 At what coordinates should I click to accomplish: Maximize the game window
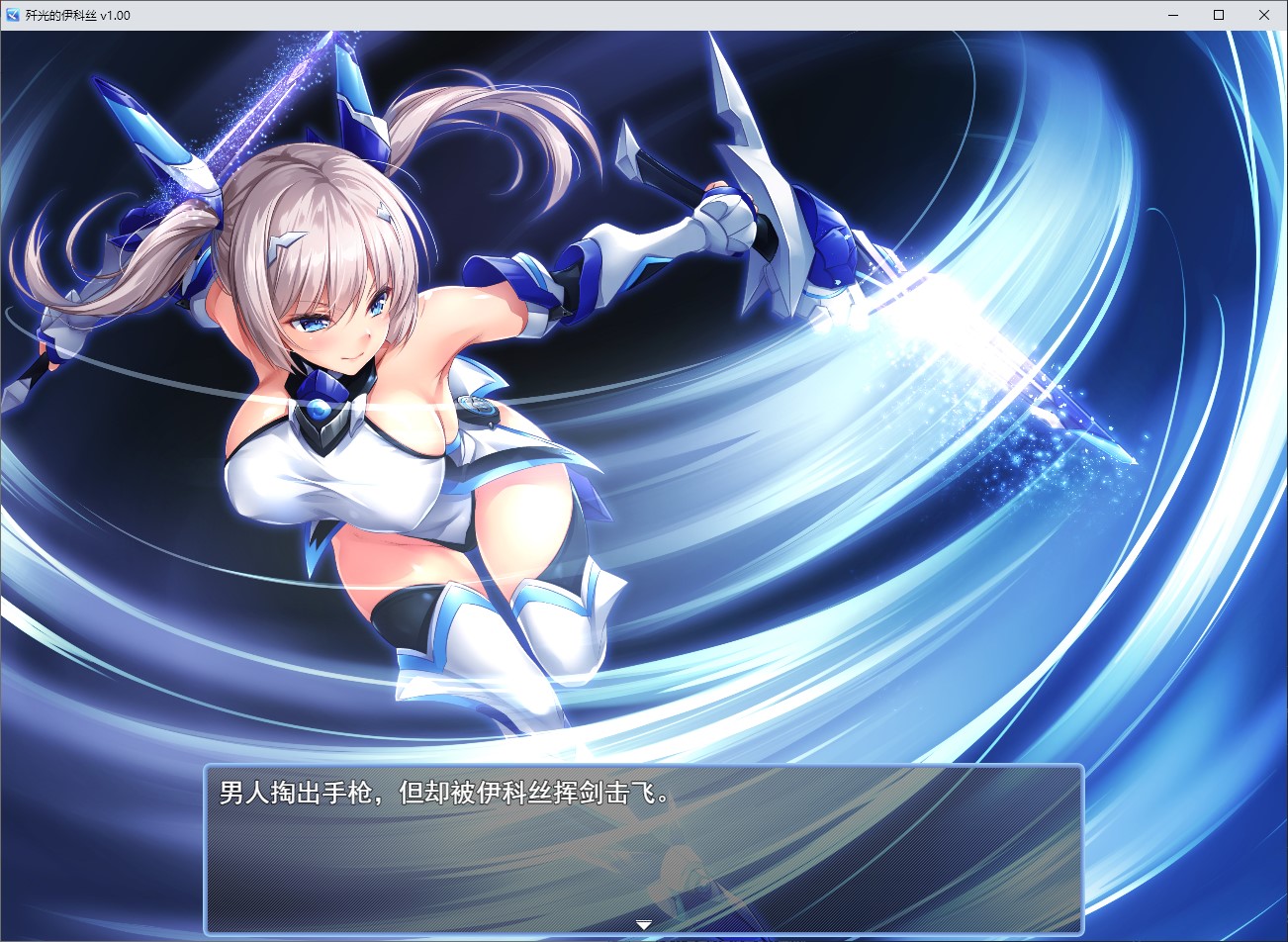click(x=1219, y=15)
